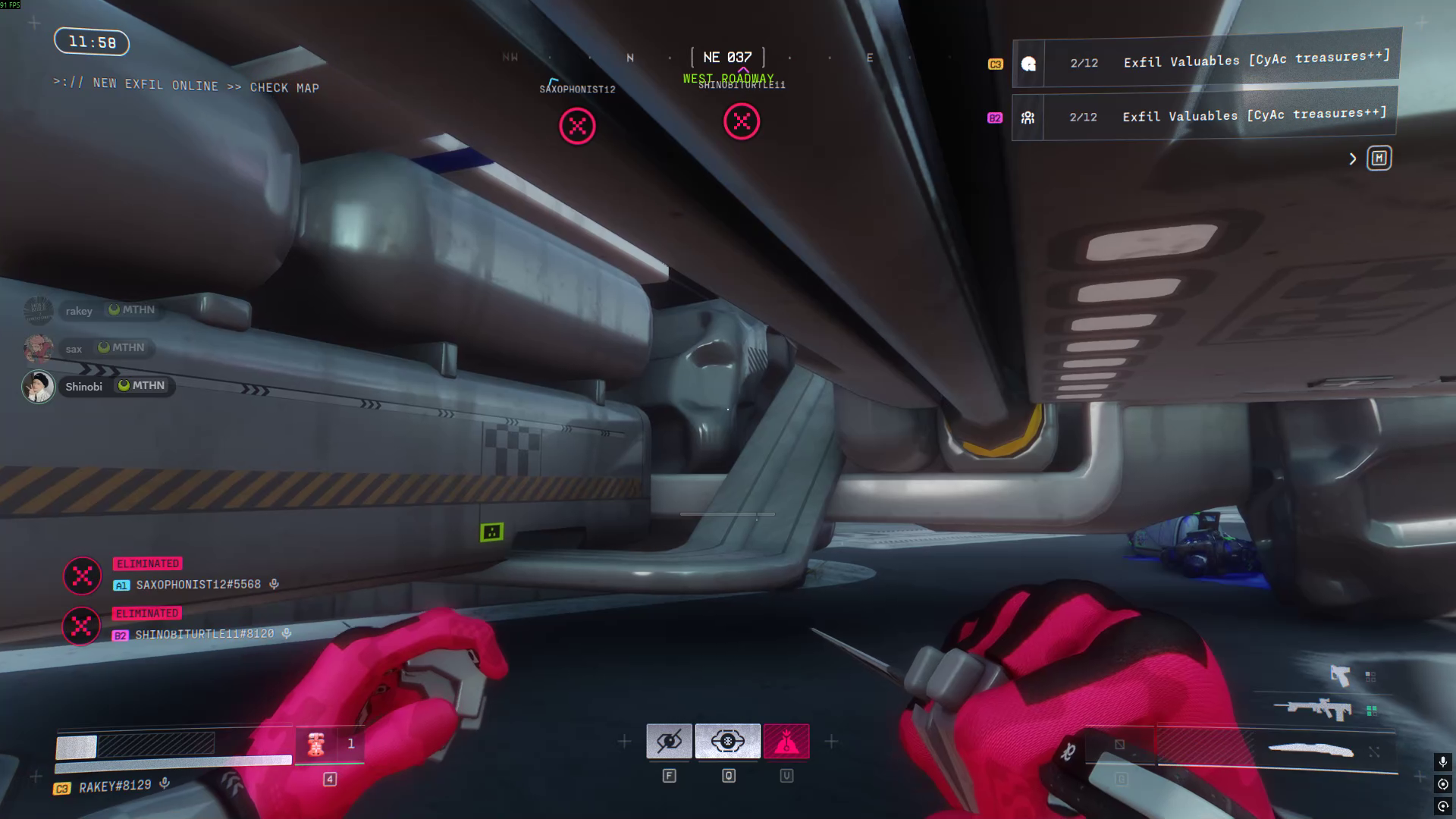The image size is (1456, 819).
Task: Open the second Exfil Valuables squad objective
Action: [x=1204, y=116]
